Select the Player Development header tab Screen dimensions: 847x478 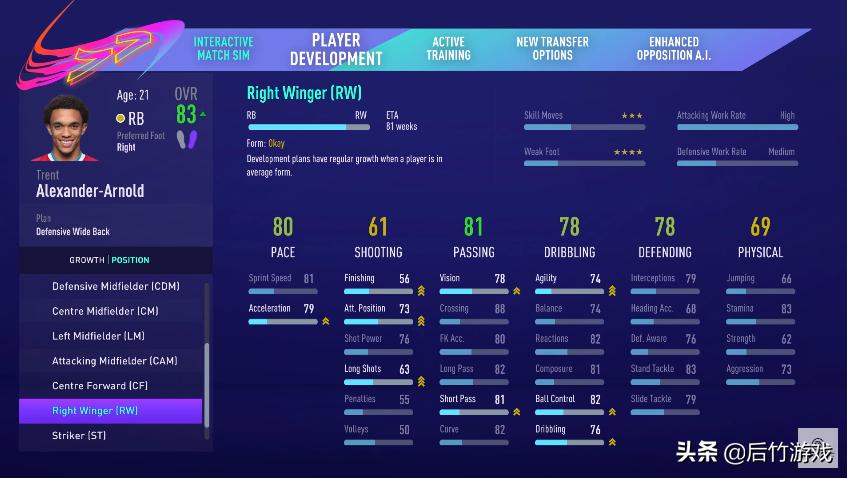pyautogui.click(x=336, y=49)
